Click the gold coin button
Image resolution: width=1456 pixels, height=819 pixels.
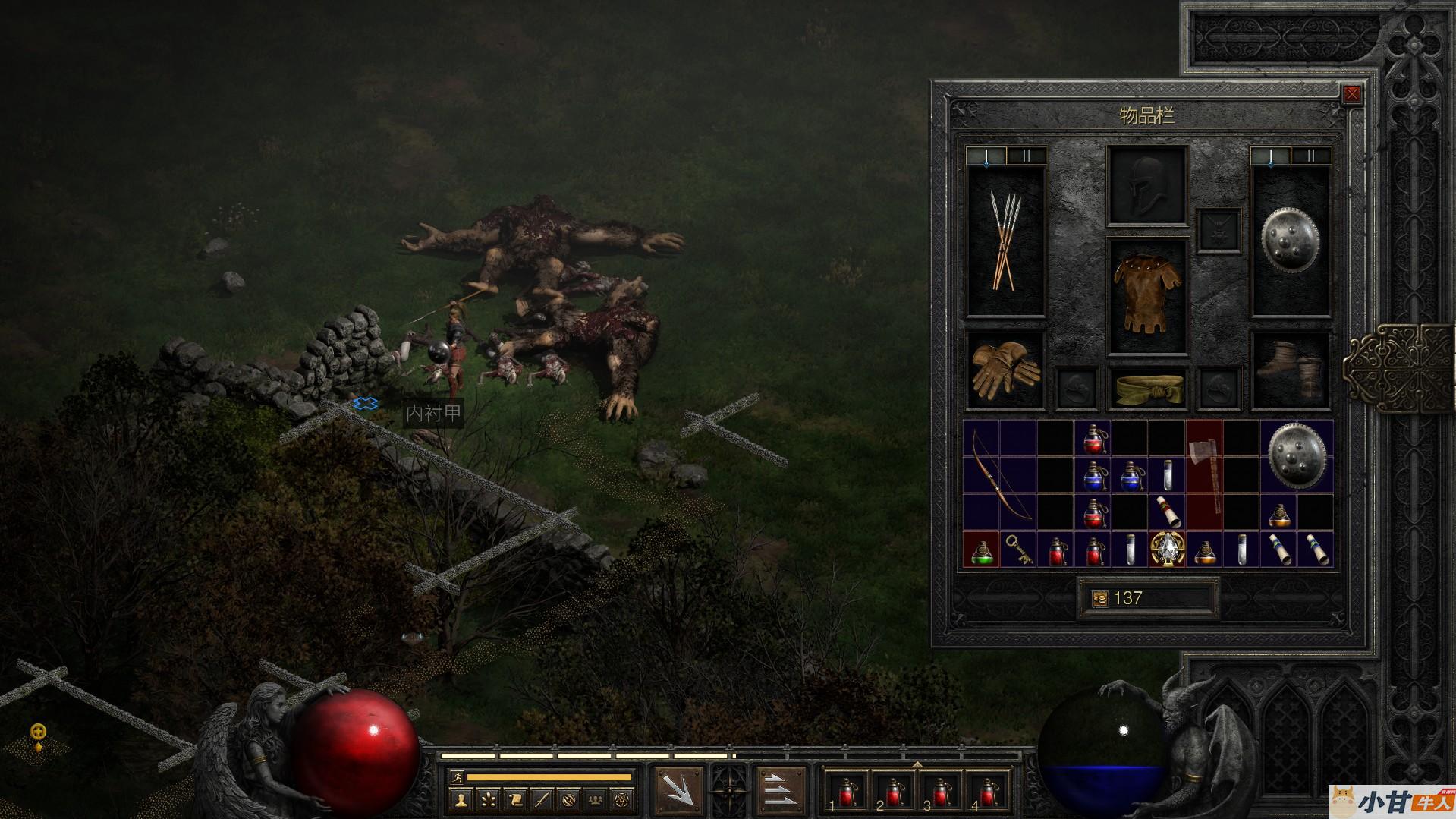click(1100, 598)
